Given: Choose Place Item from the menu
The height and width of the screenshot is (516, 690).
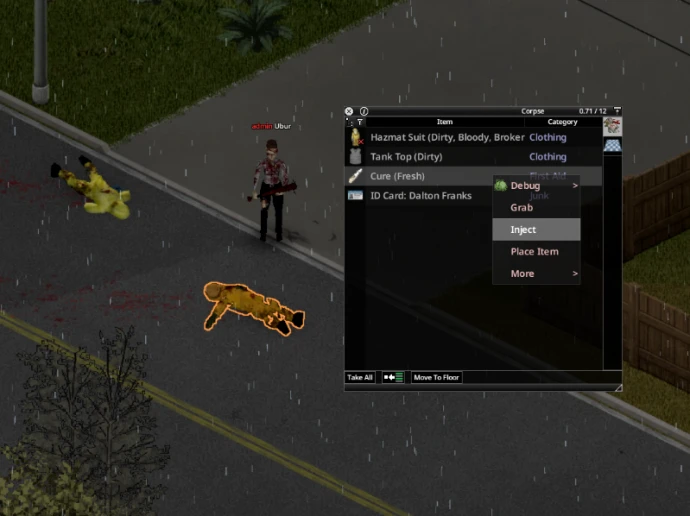Looking at the screenshot, I should (535, 252).
